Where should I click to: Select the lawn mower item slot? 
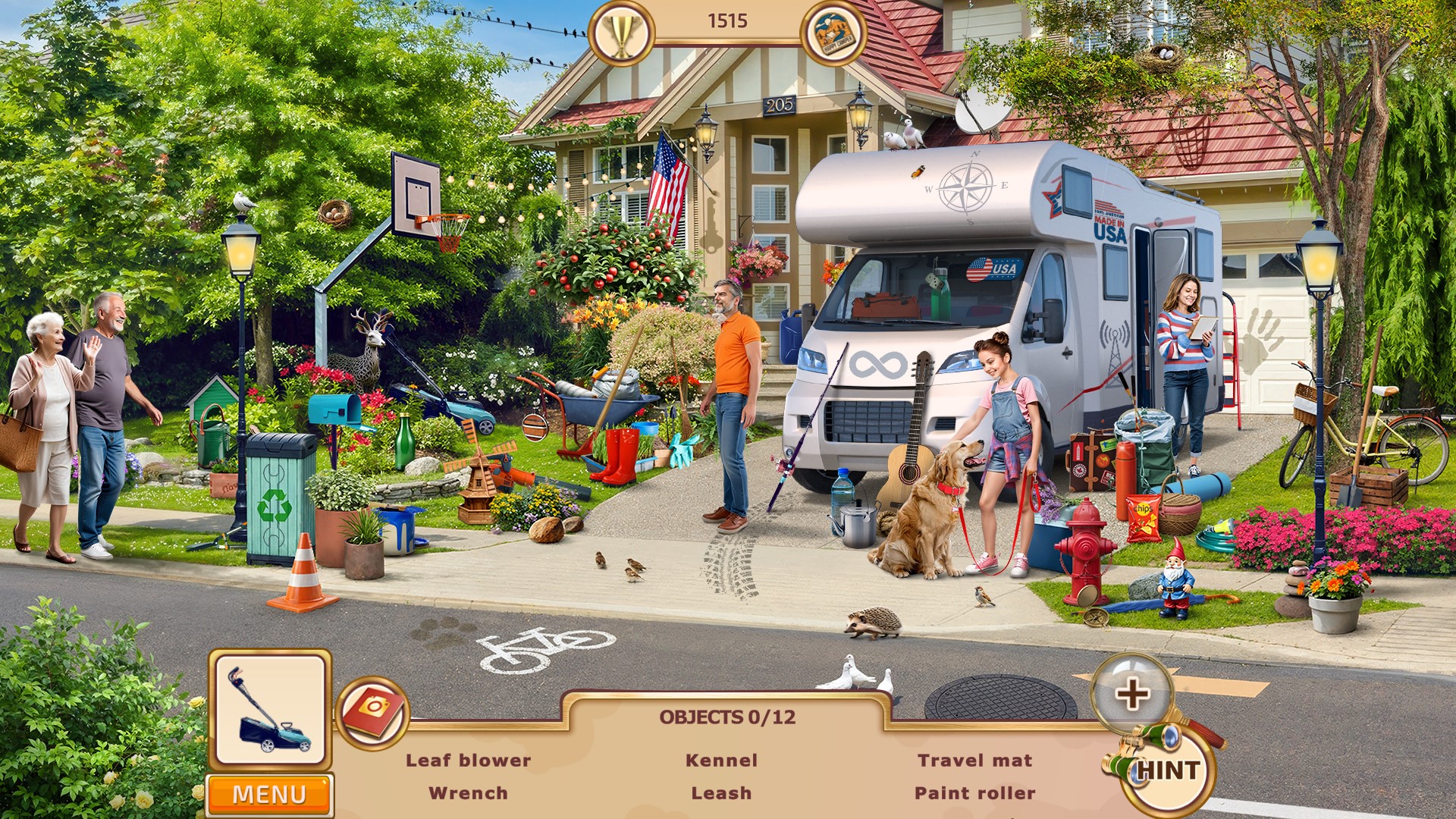270,711
